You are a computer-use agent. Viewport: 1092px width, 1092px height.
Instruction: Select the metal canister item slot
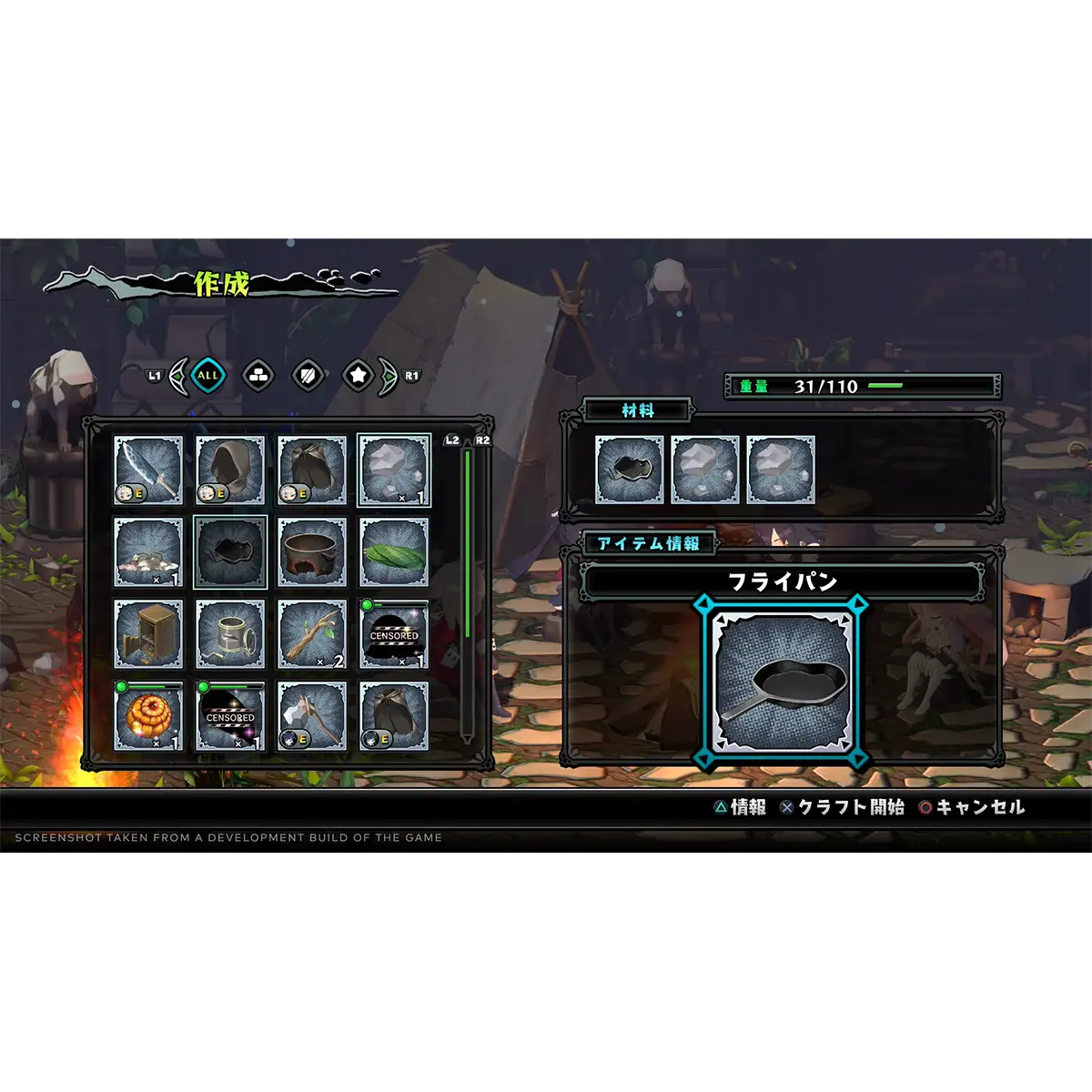230,633
